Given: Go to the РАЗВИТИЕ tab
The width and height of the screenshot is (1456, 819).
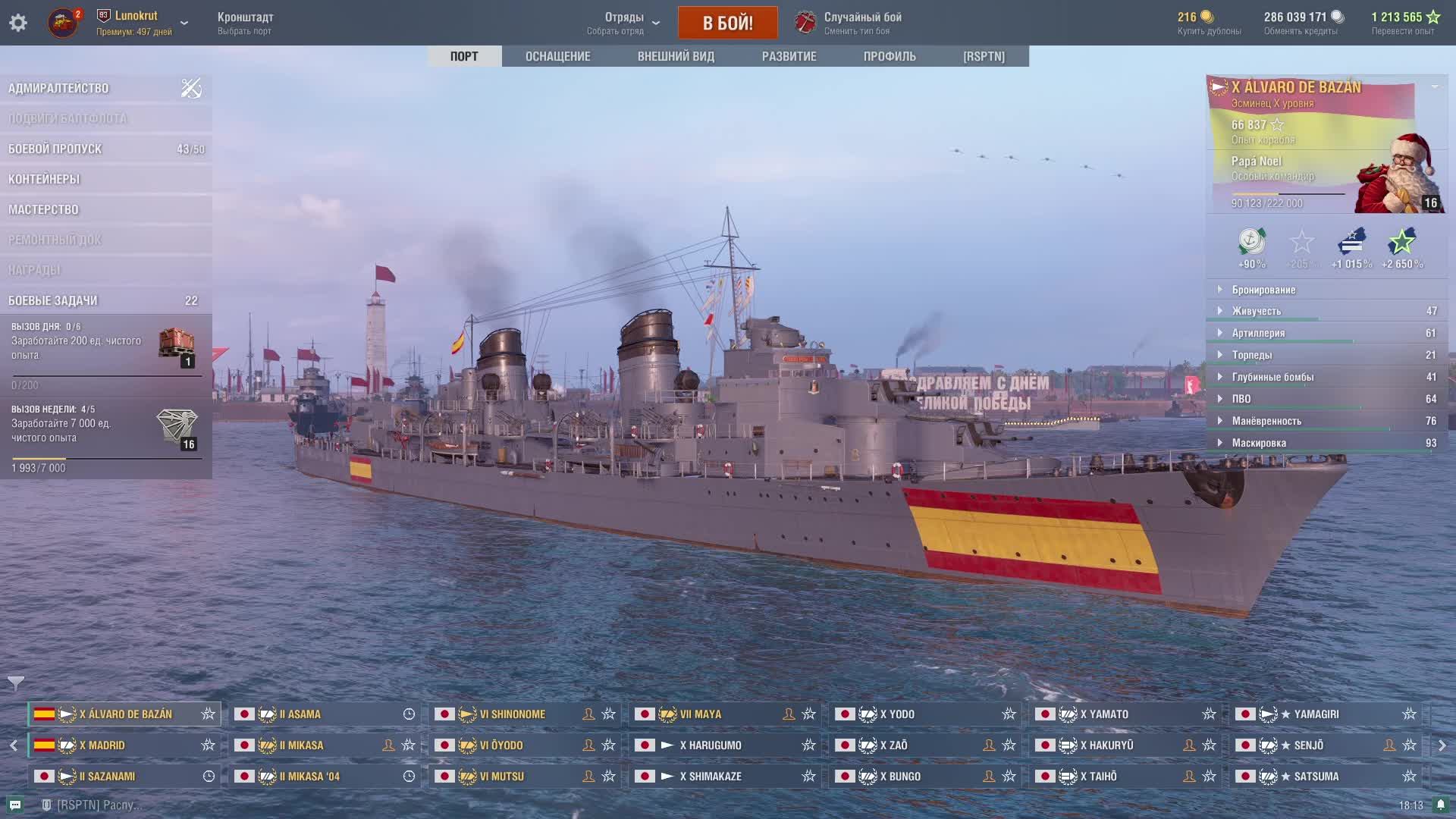Looking at the screenshot, I should 789,56.
